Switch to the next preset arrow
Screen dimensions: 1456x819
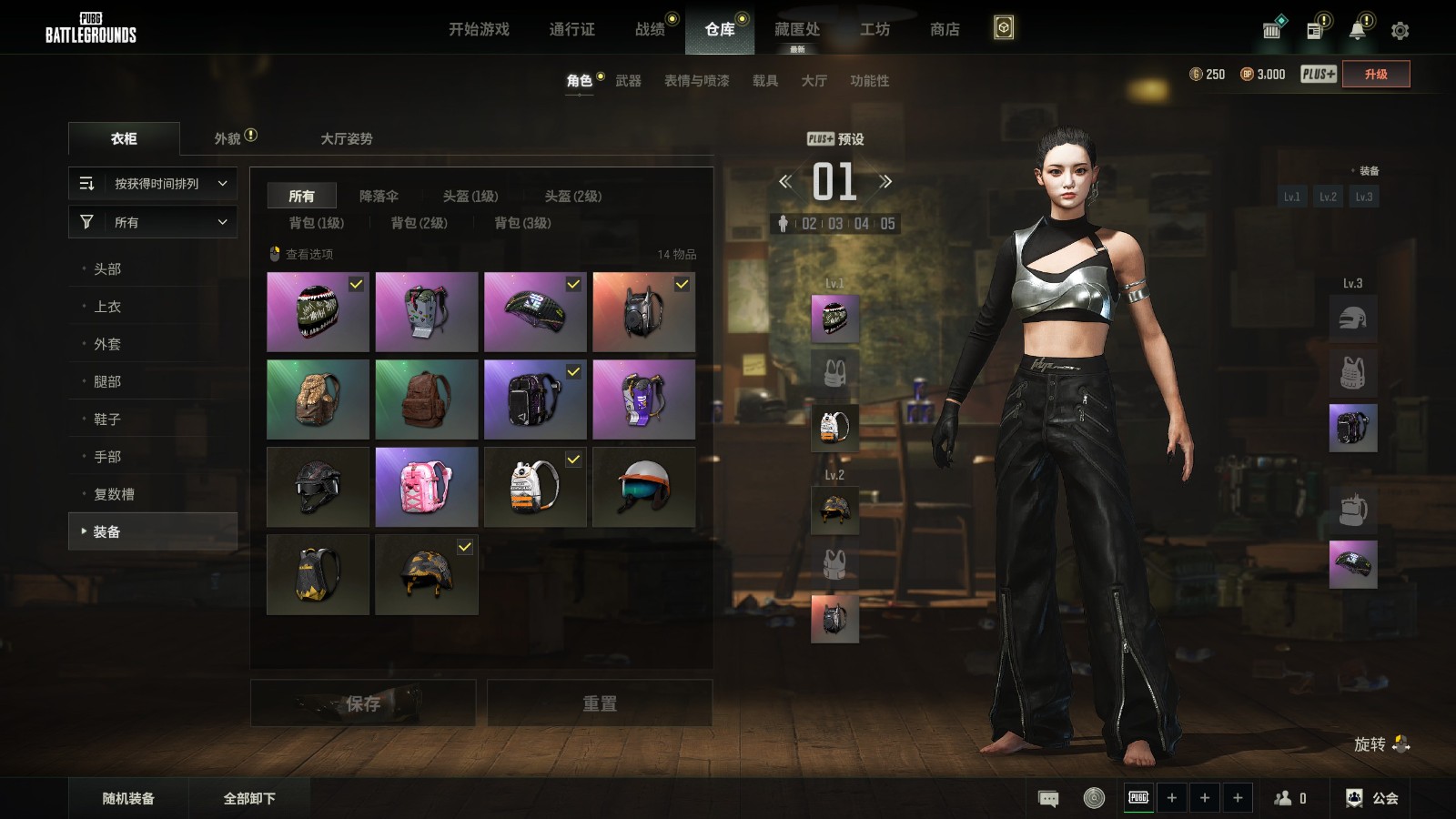[x=885, y=181]
